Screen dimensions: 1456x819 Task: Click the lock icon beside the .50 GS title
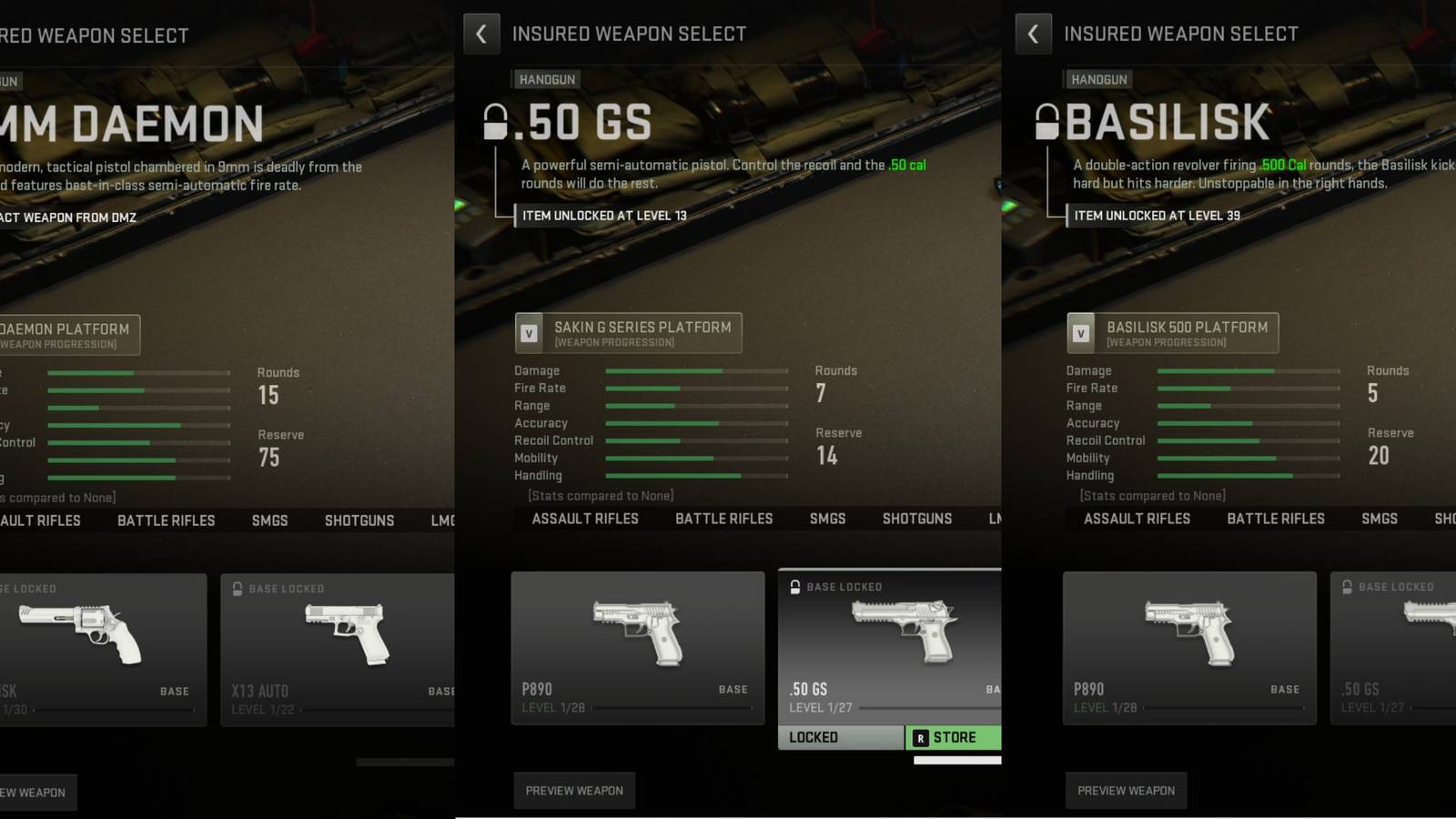[x=494, y=121]
